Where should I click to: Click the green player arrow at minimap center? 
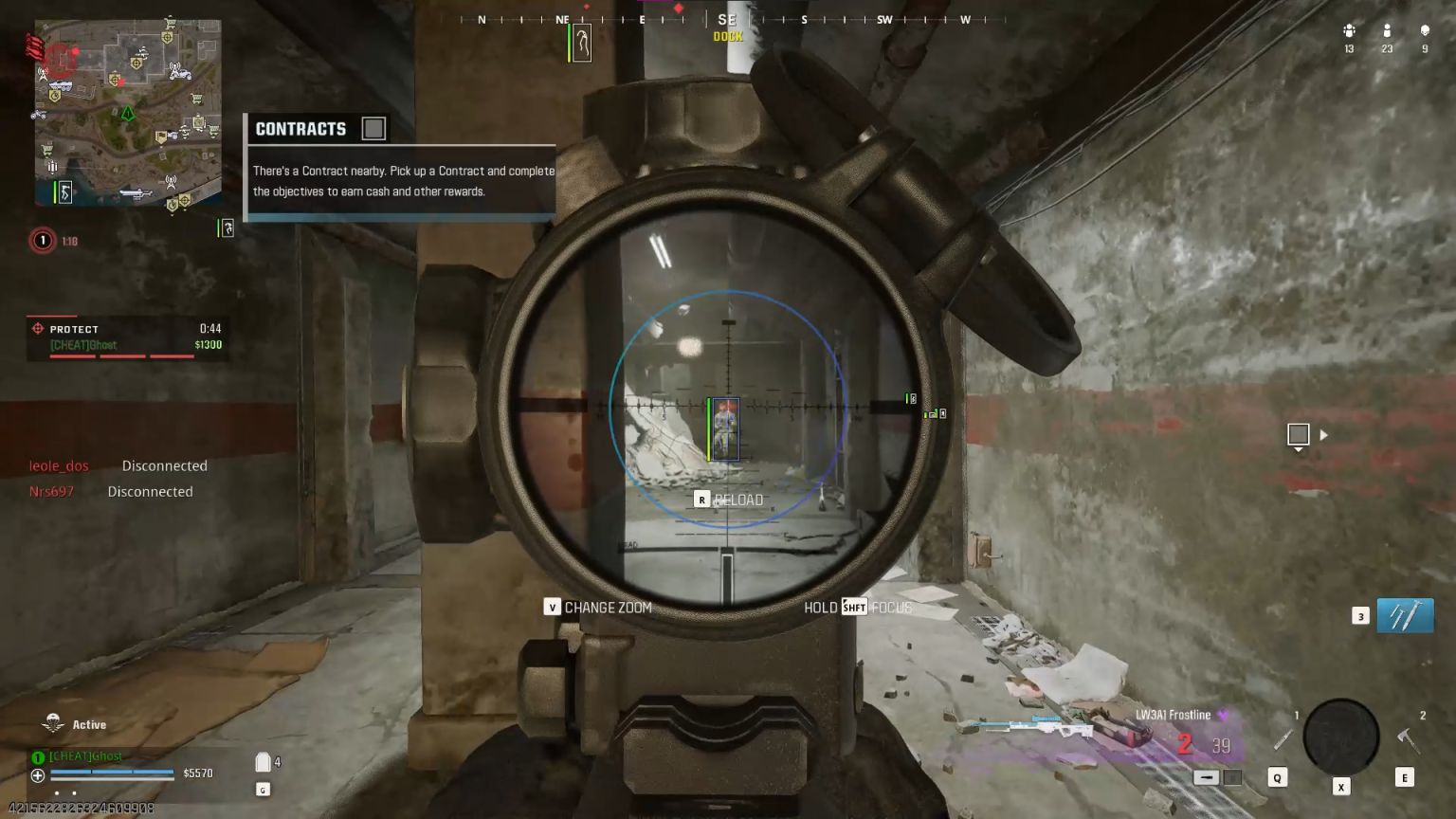coord(127,115)
